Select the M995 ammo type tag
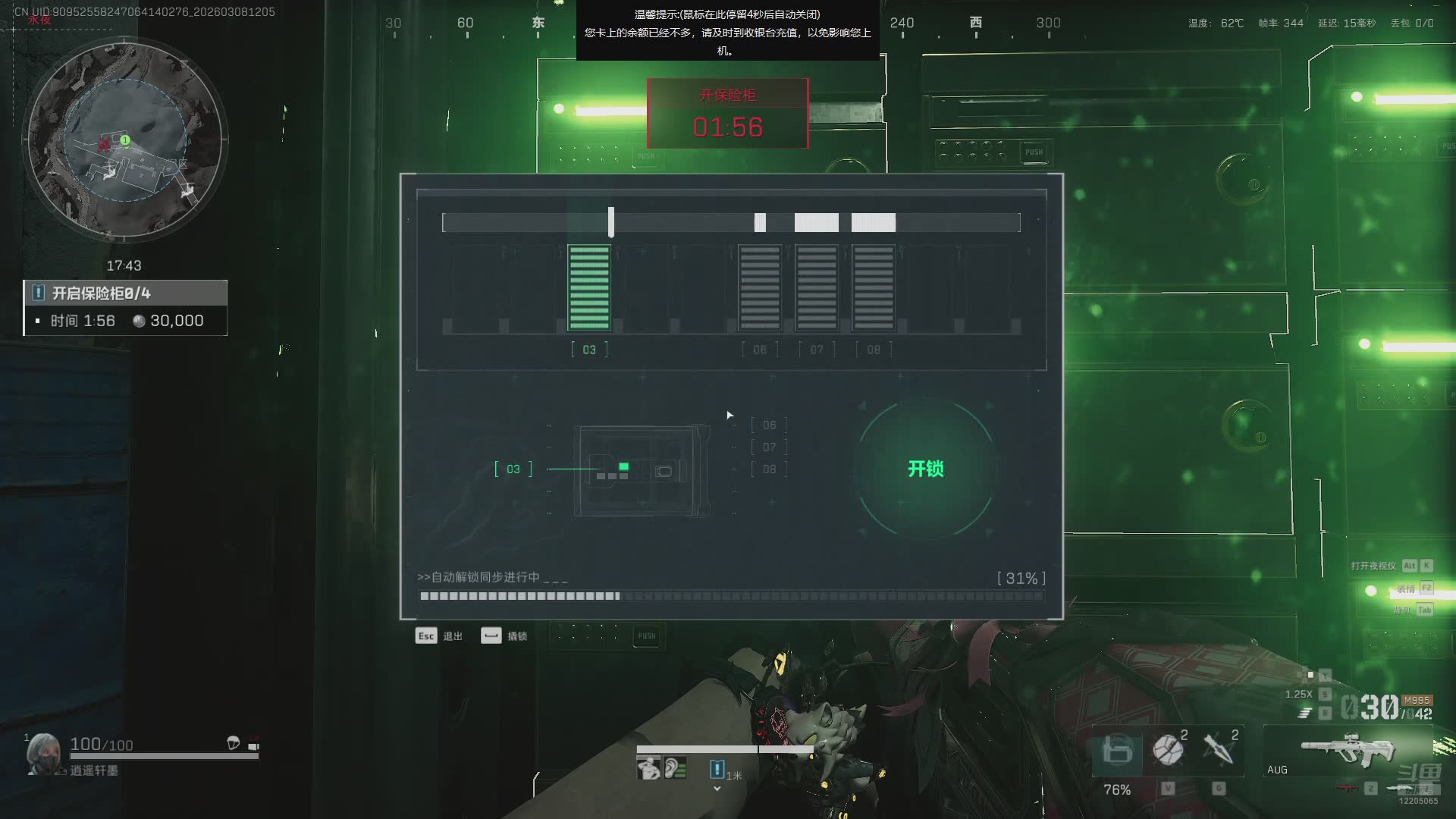 [x=1416, y=700]
